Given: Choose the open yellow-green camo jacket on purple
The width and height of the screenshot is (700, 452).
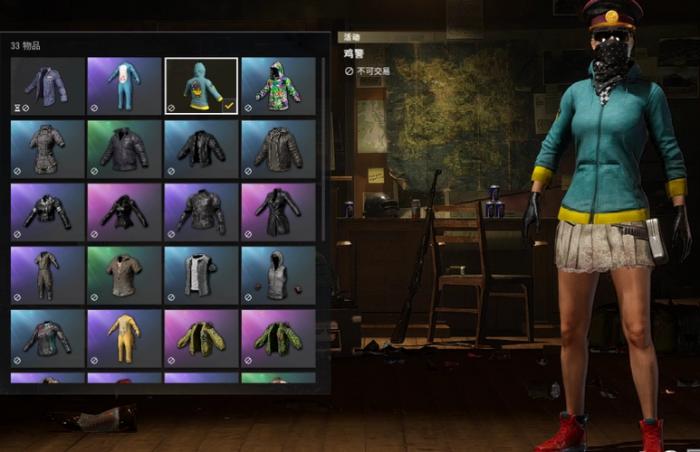Looking at the screenshot, I should 201,338.
